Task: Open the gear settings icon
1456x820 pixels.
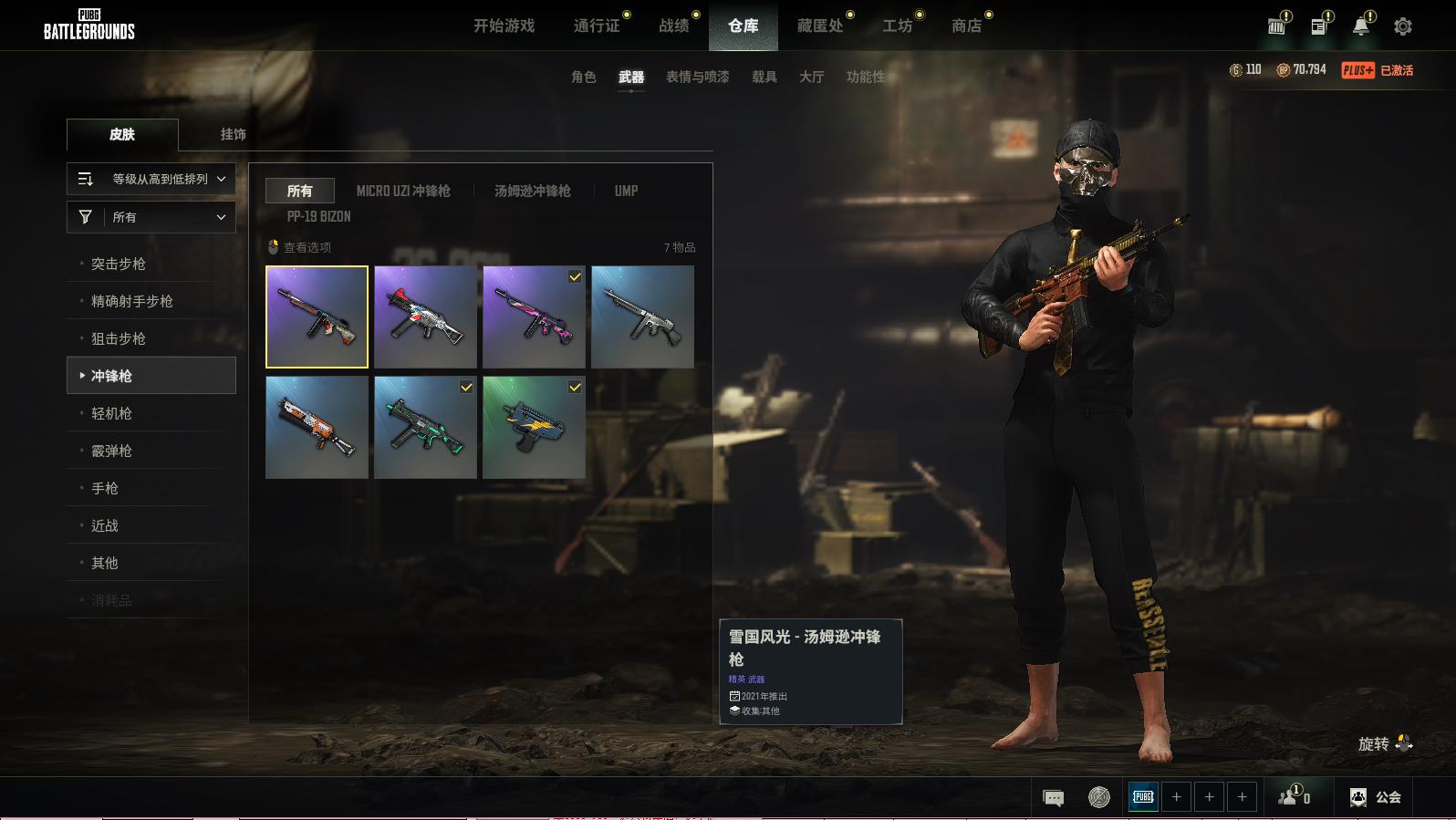Action: pyautogui.click(x=1402, y=26)
